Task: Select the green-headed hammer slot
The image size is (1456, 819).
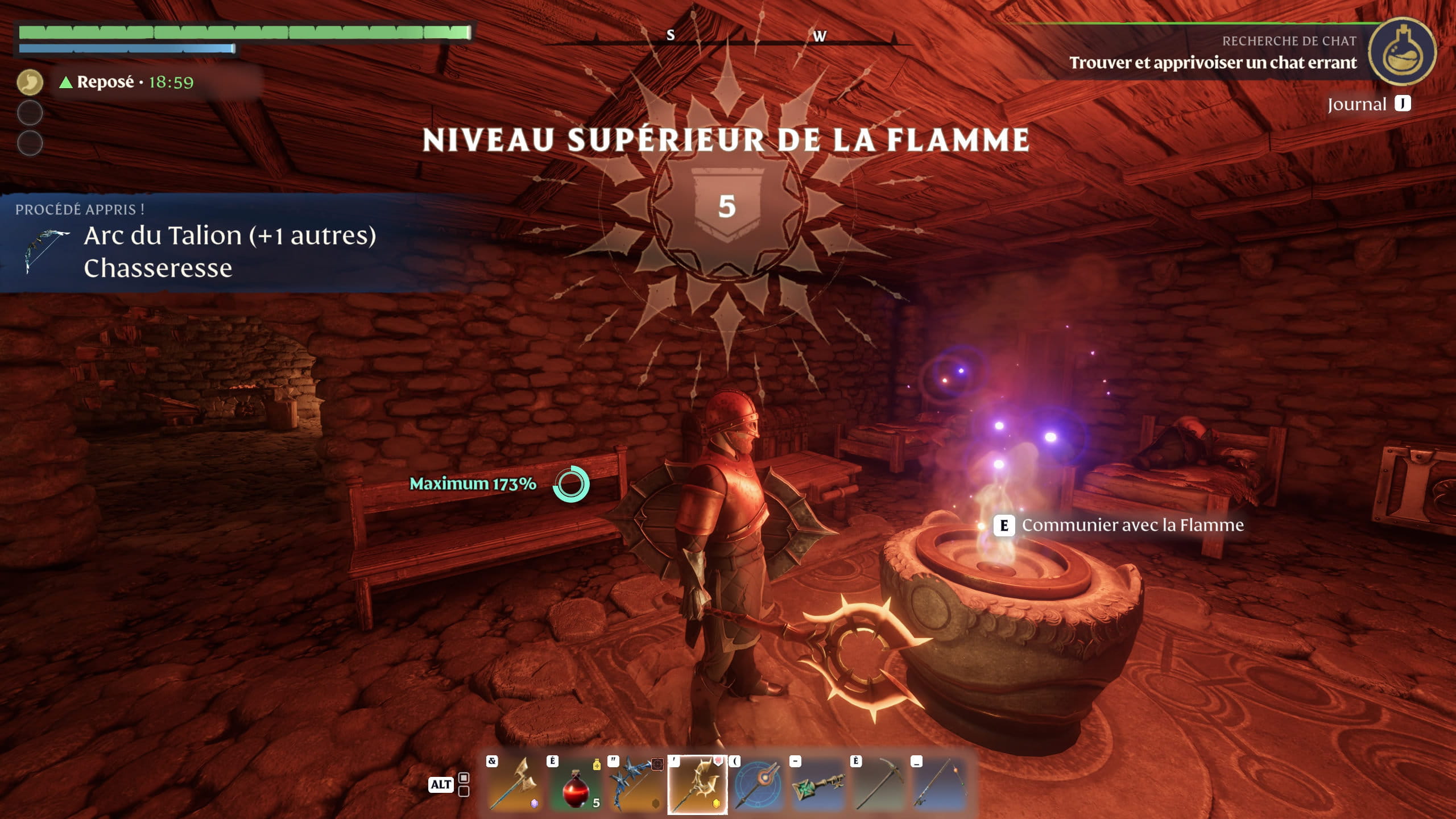Action: click(819, 785)
